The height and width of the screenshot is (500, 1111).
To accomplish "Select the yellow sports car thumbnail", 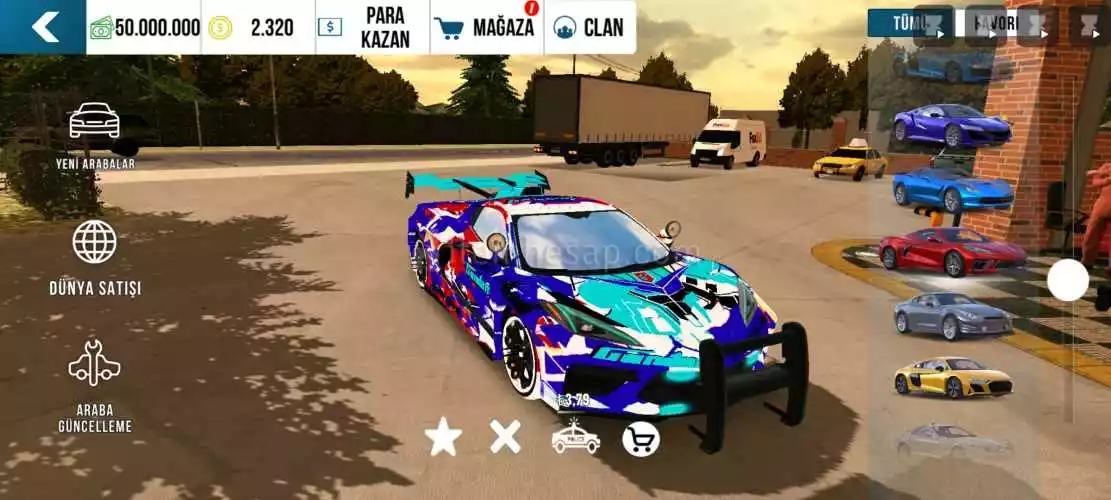I will pyautogui.click(x=953, y=376).
